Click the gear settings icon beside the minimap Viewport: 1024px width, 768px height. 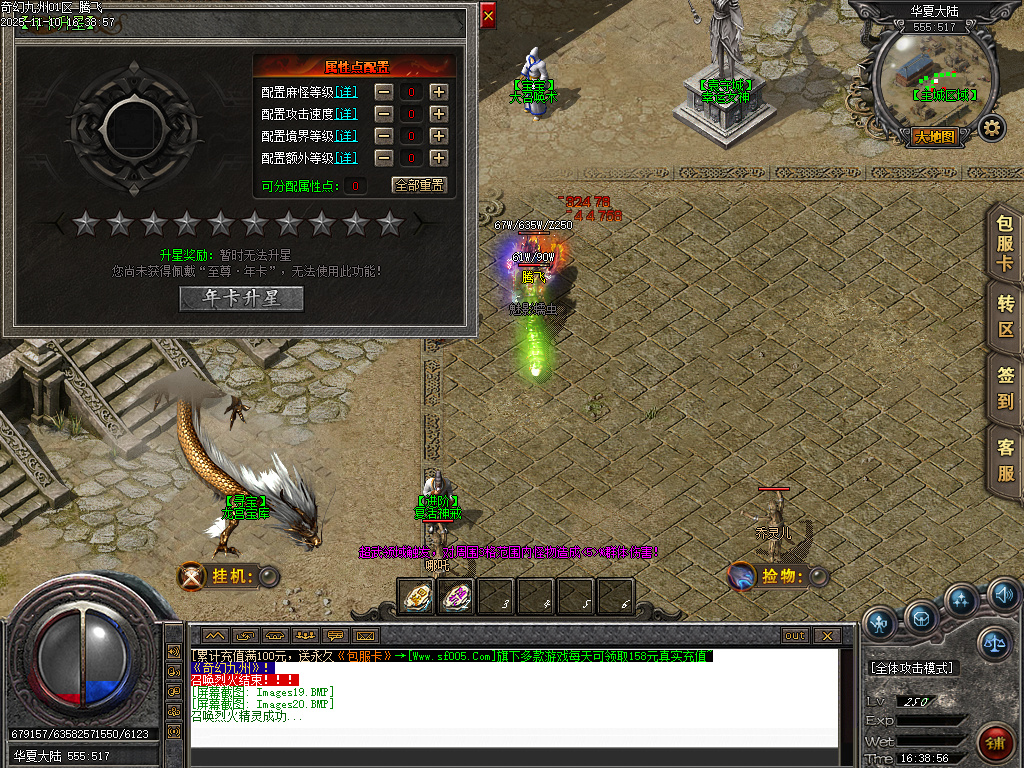coord(991,128)
